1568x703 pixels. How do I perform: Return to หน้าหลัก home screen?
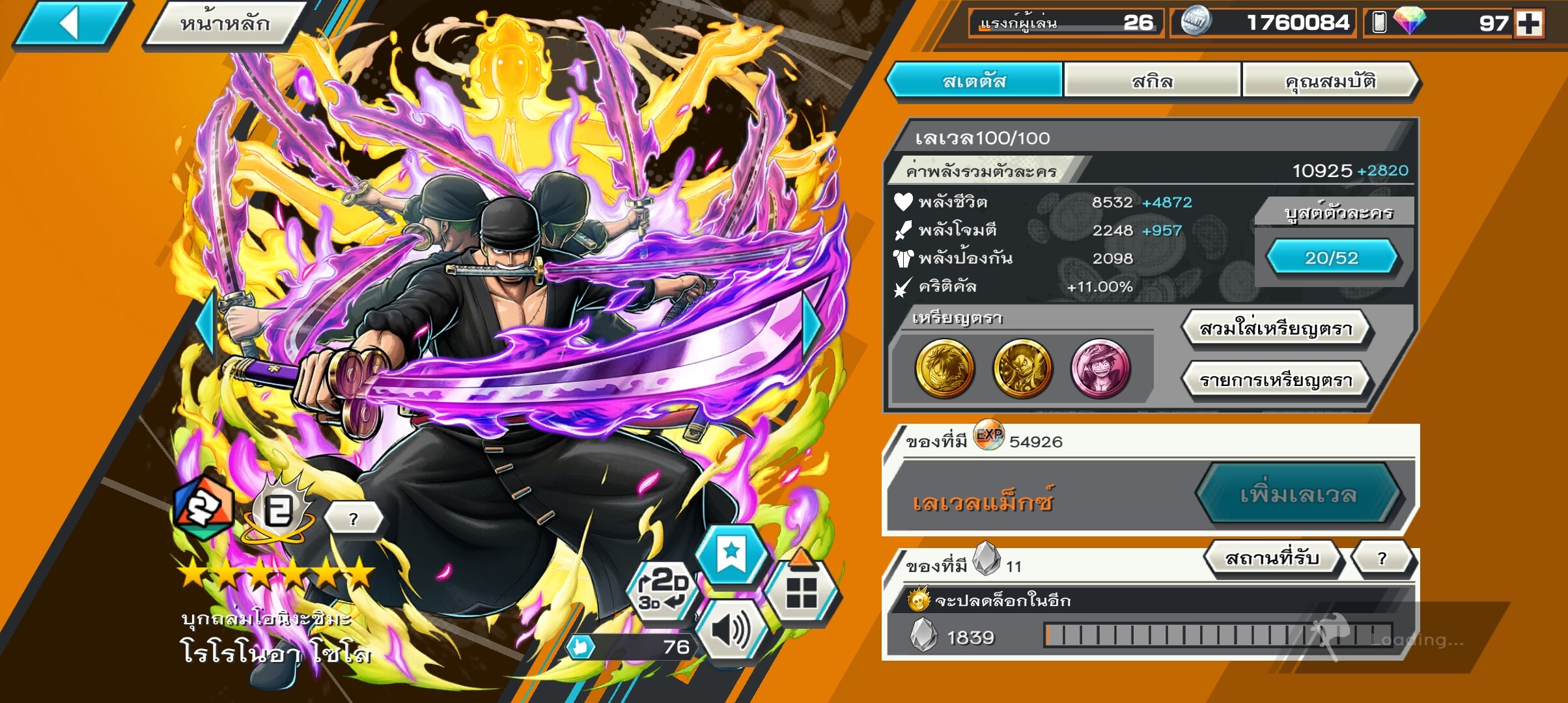click(225, 24)
